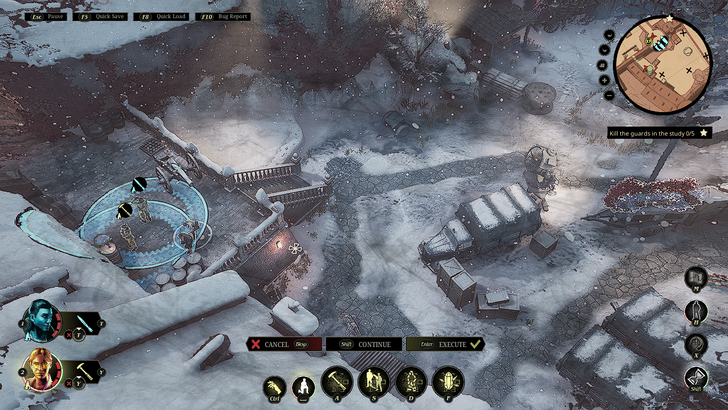Viewport: 728px width, 410px height.
Task: Choose the scarab beetle ability icon
Action: pyautogui.click(x=447, y=381)
